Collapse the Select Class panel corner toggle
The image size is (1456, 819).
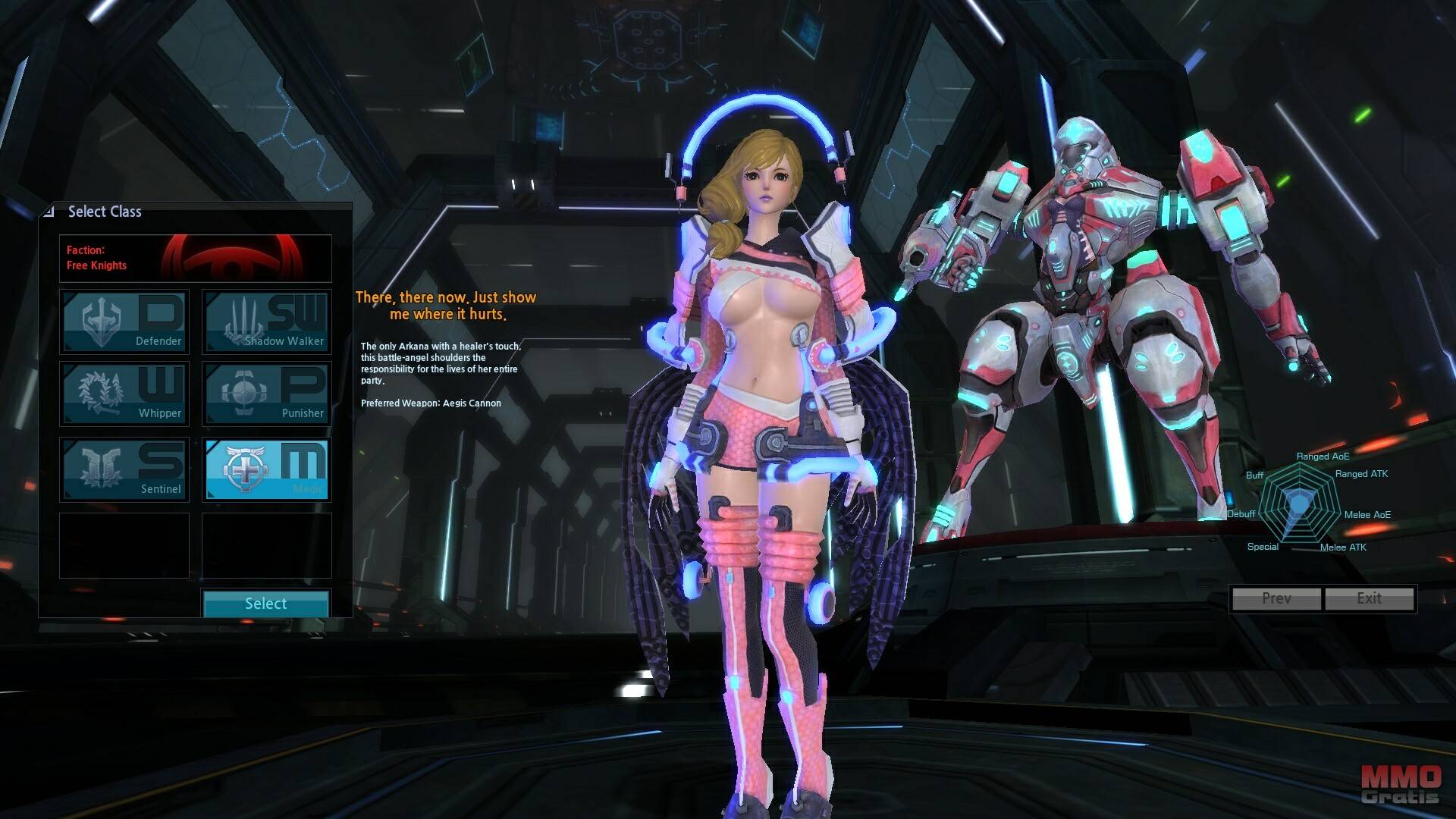[49, 212]
